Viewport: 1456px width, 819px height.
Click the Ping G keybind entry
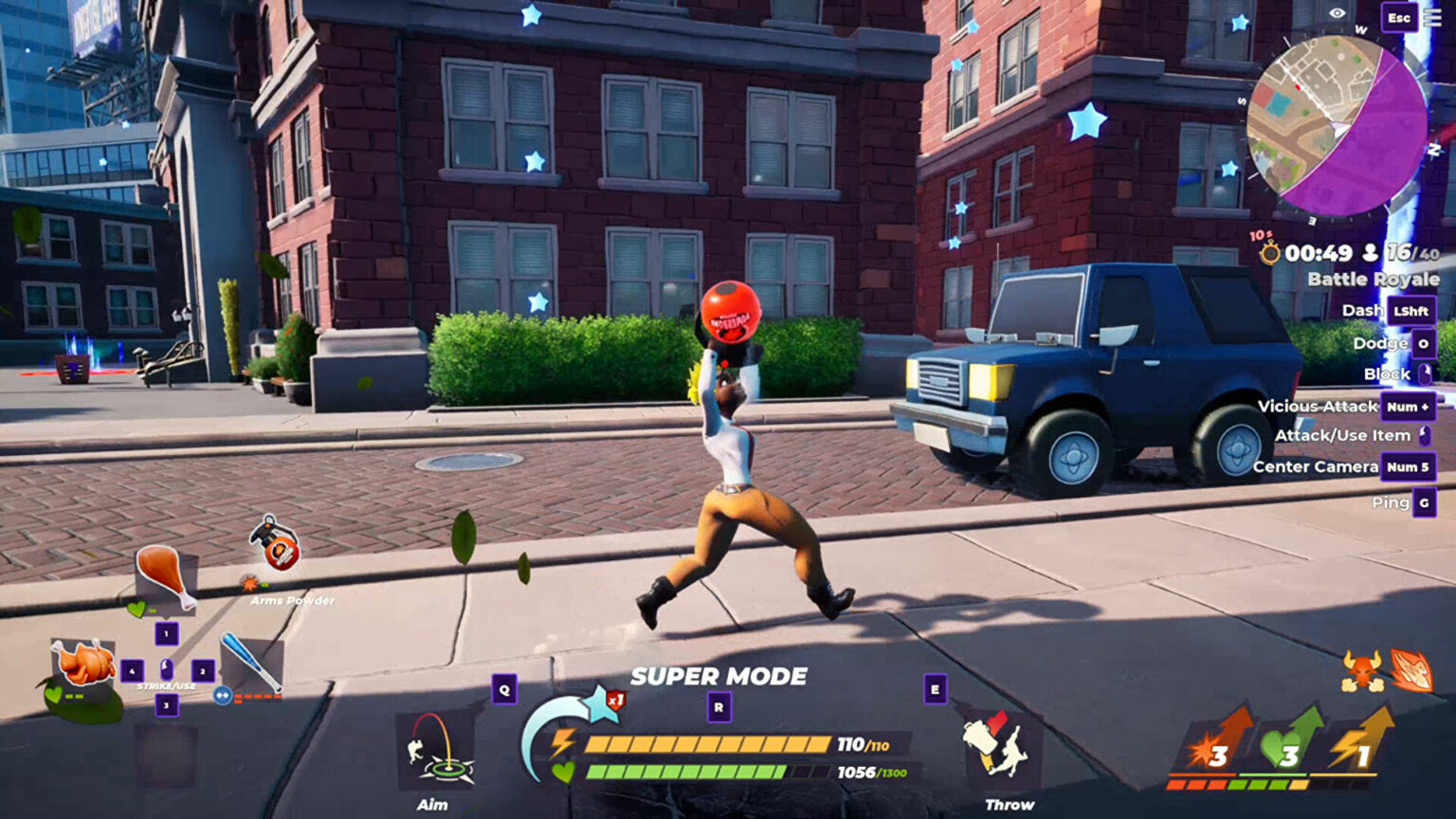pyautogui.click(x=1403, y=503)
